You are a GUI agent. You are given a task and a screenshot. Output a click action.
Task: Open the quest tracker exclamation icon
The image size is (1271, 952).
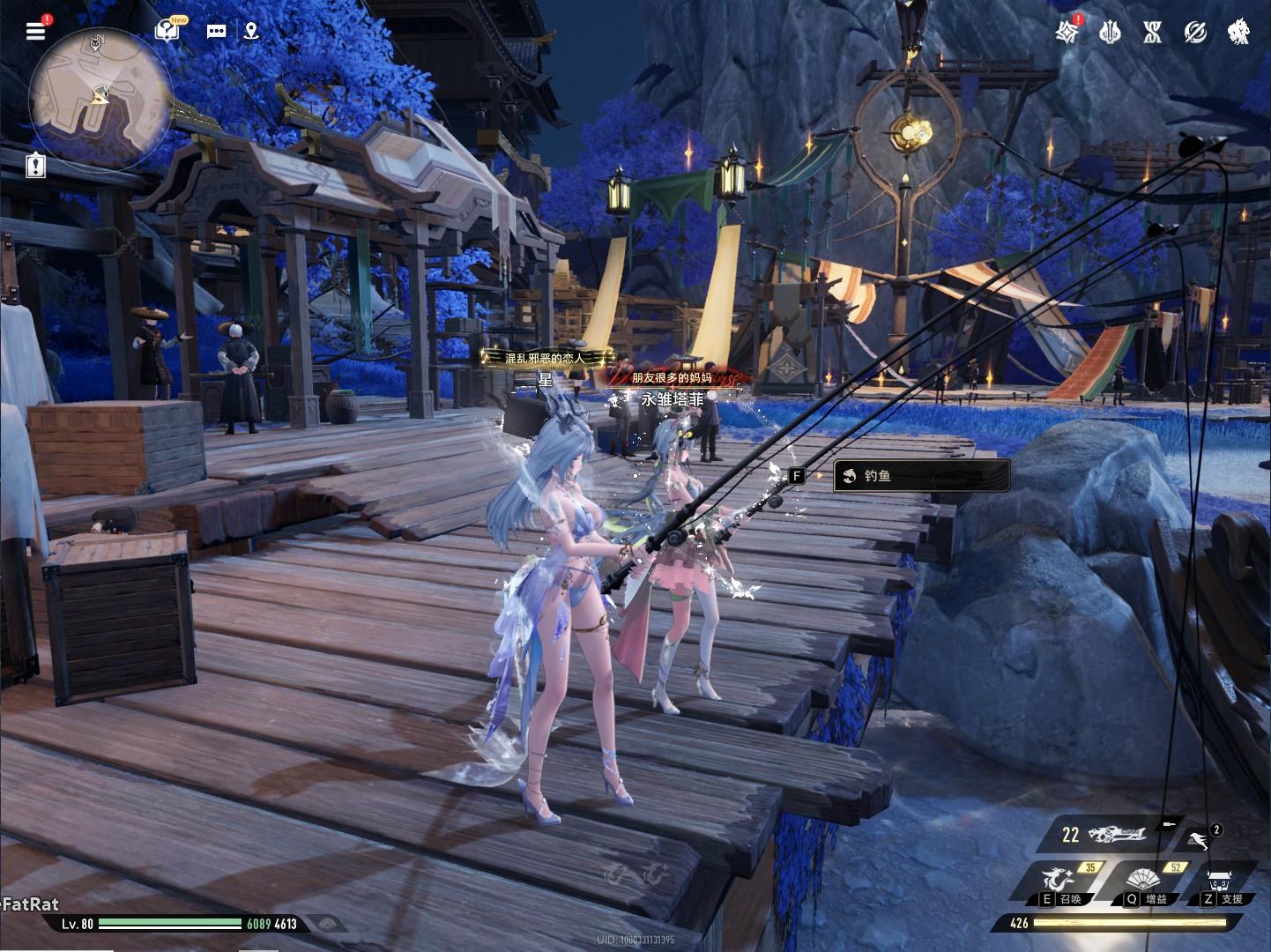pyautogui.click(x=35, y=165)
